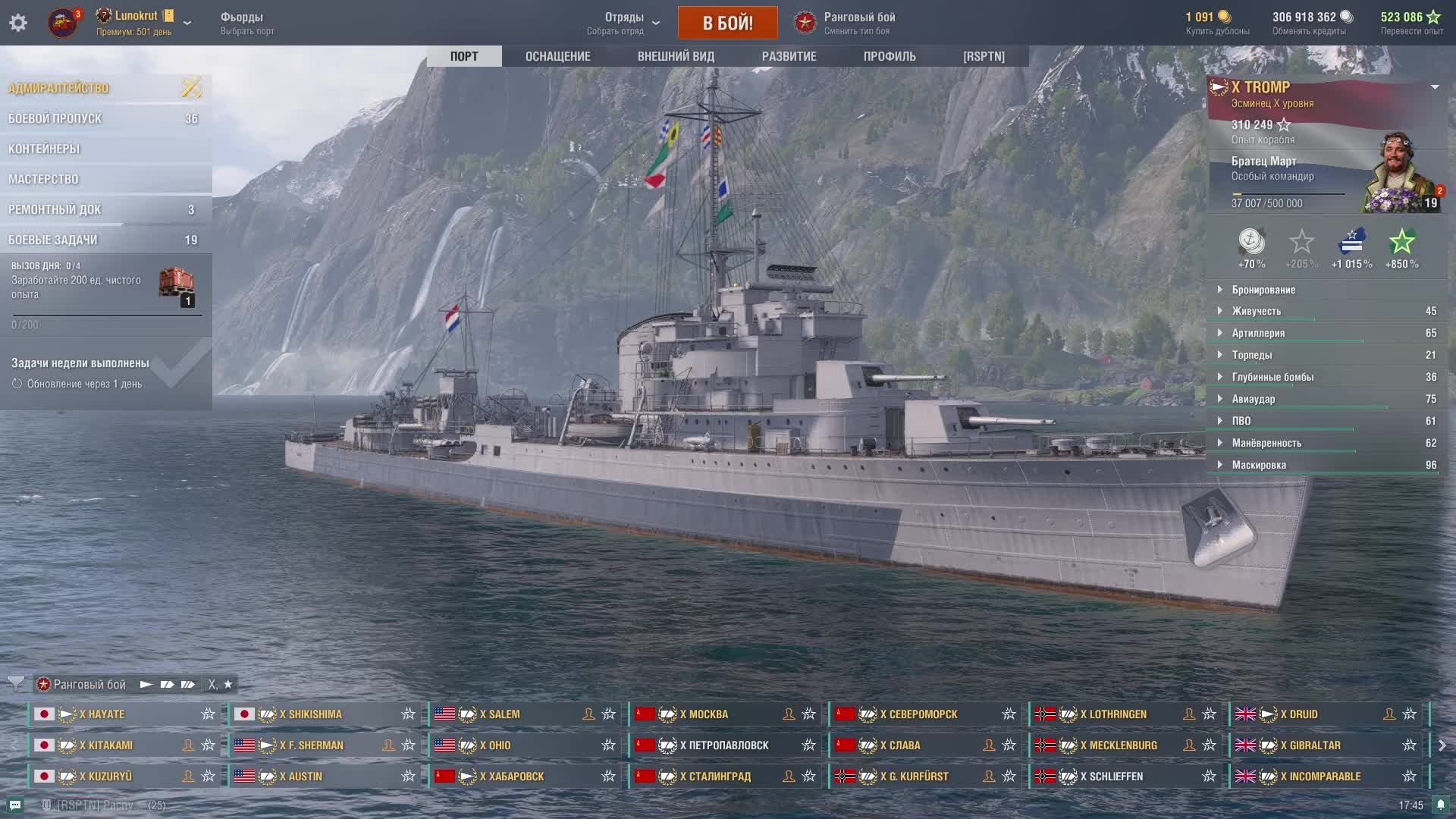This screenshot has height=819, width=1456.
Task: Buy doubloons via Купить дублоны
Action: pyautogui.click(x=1217, y=23)
